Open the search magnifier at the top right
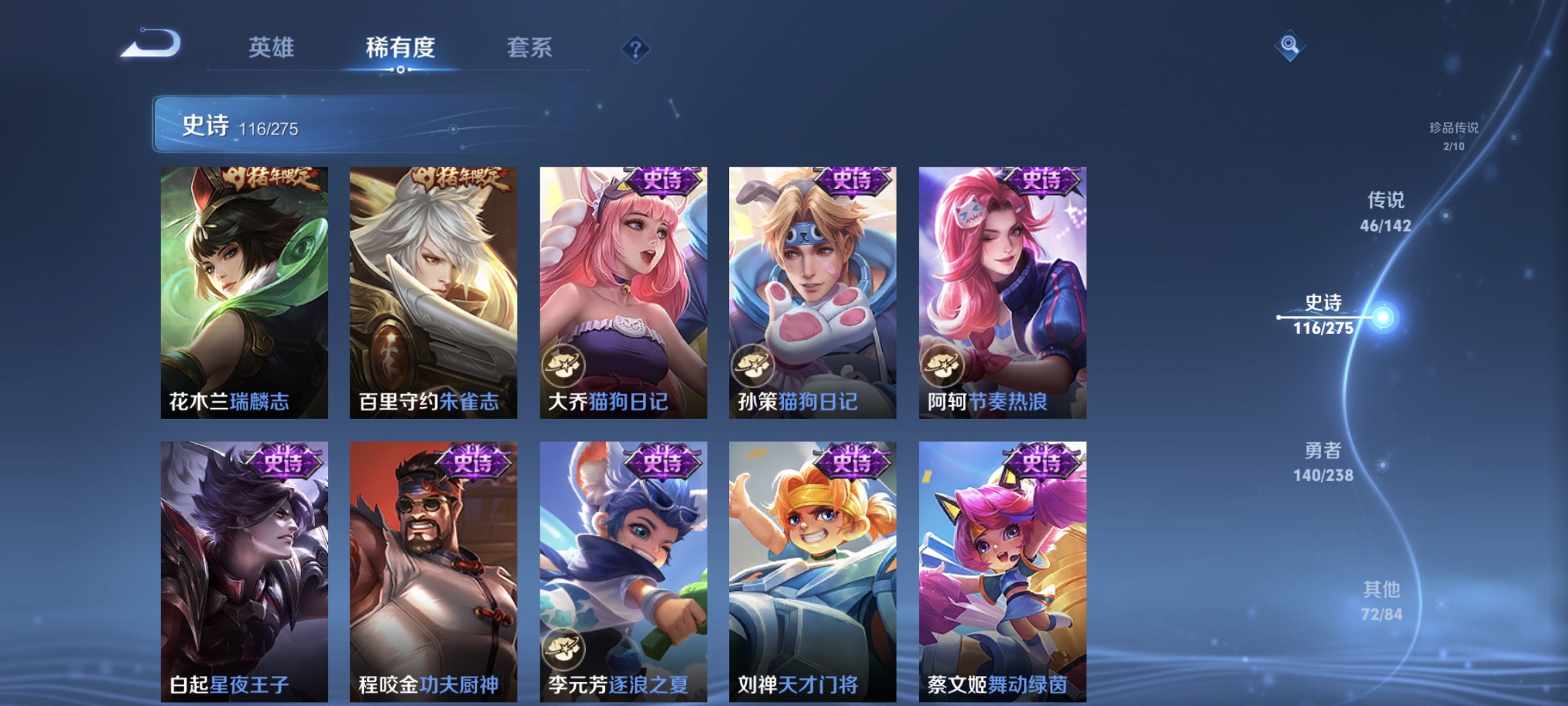The width and height of the screenshot is (1568, 706). pyautogui.click(x=1292, y=46)
